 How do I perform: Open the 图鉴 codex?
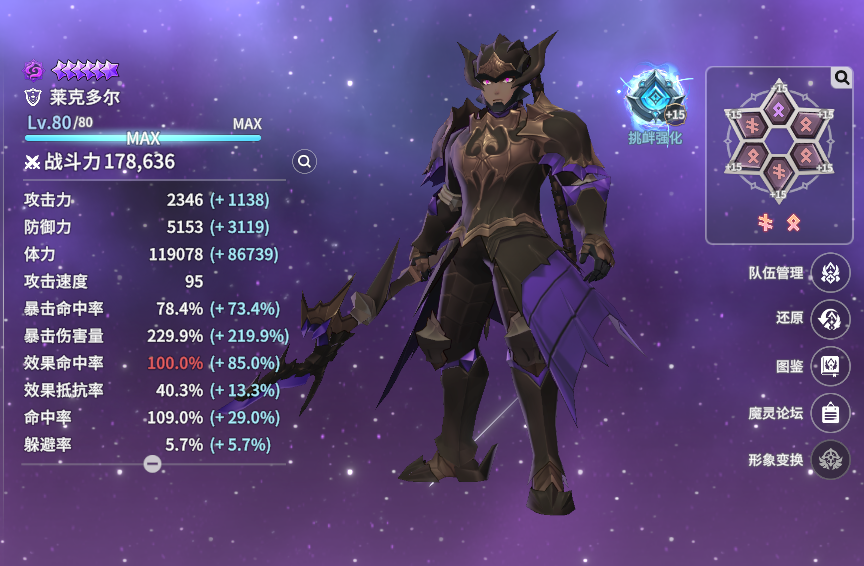(x=830, y=366)
